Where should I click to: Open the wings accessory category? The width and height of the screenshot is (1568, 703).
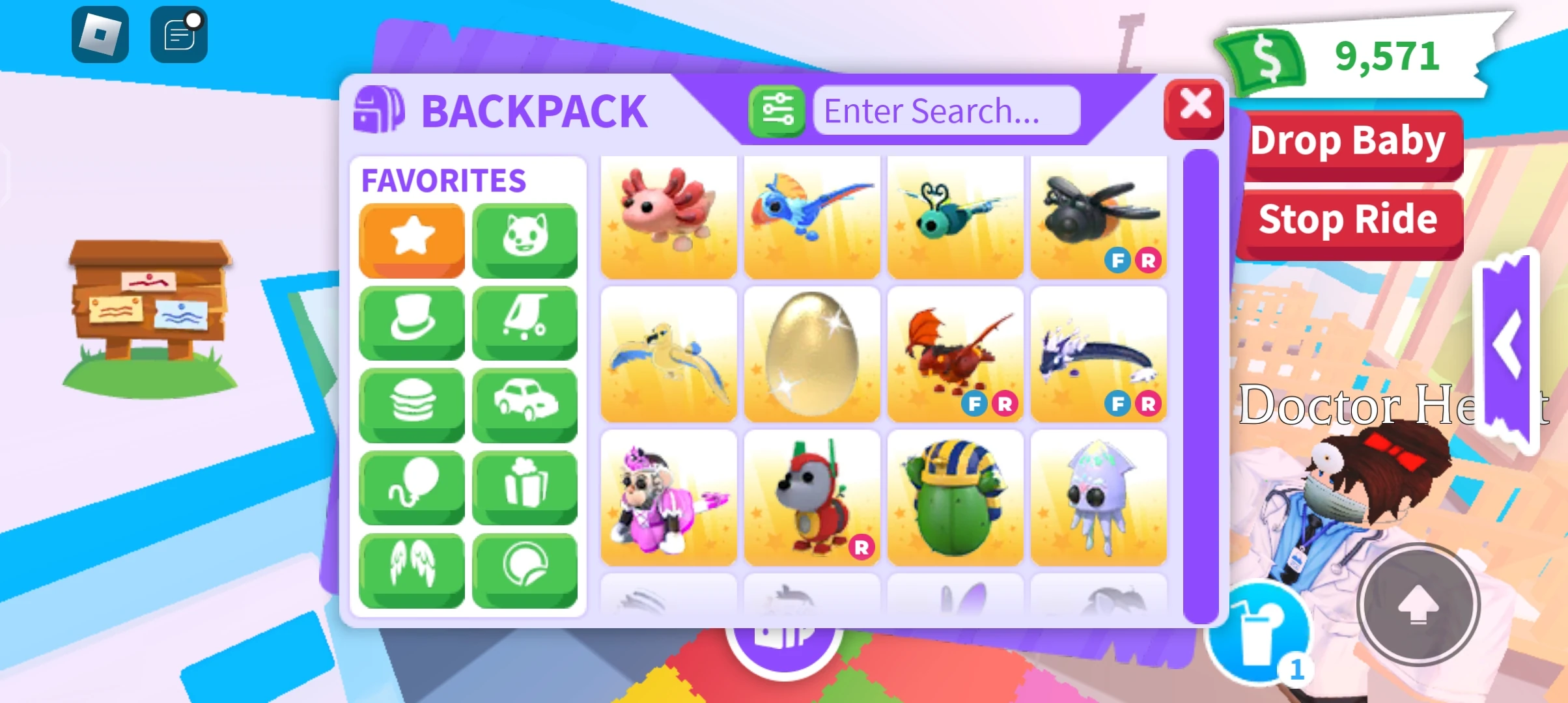(412, 570)
